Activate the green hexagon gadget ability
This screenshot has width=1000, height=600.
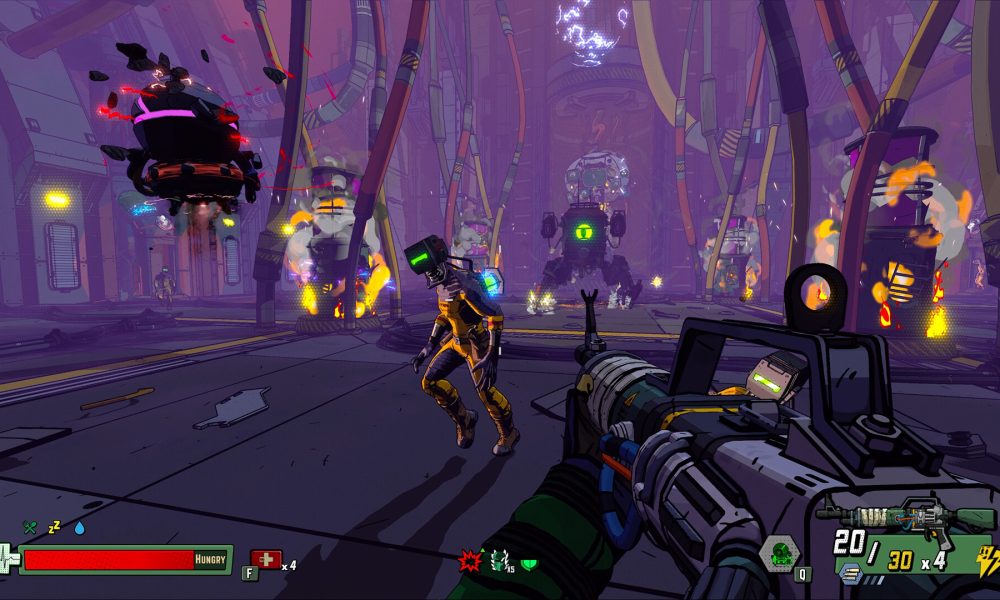pyautogui.click(x=778, y=553)
